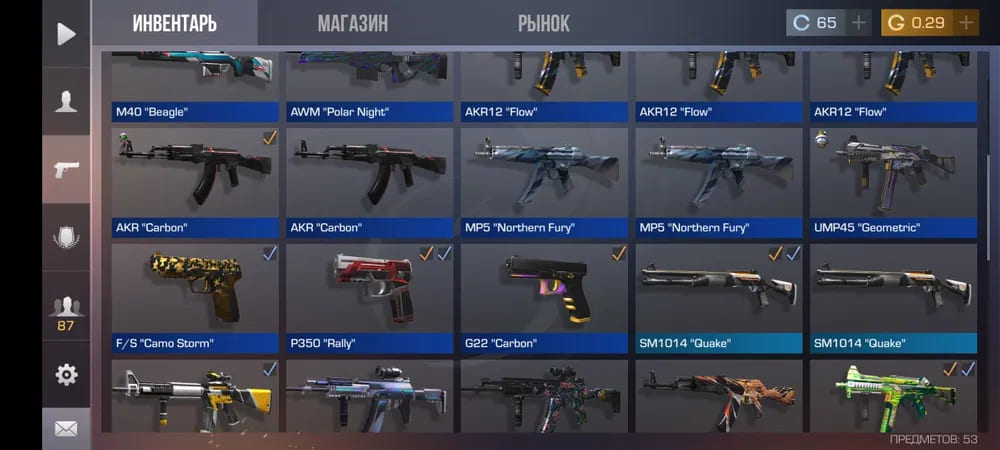
Task: Add silver currency with plus button
Action: 859,23
